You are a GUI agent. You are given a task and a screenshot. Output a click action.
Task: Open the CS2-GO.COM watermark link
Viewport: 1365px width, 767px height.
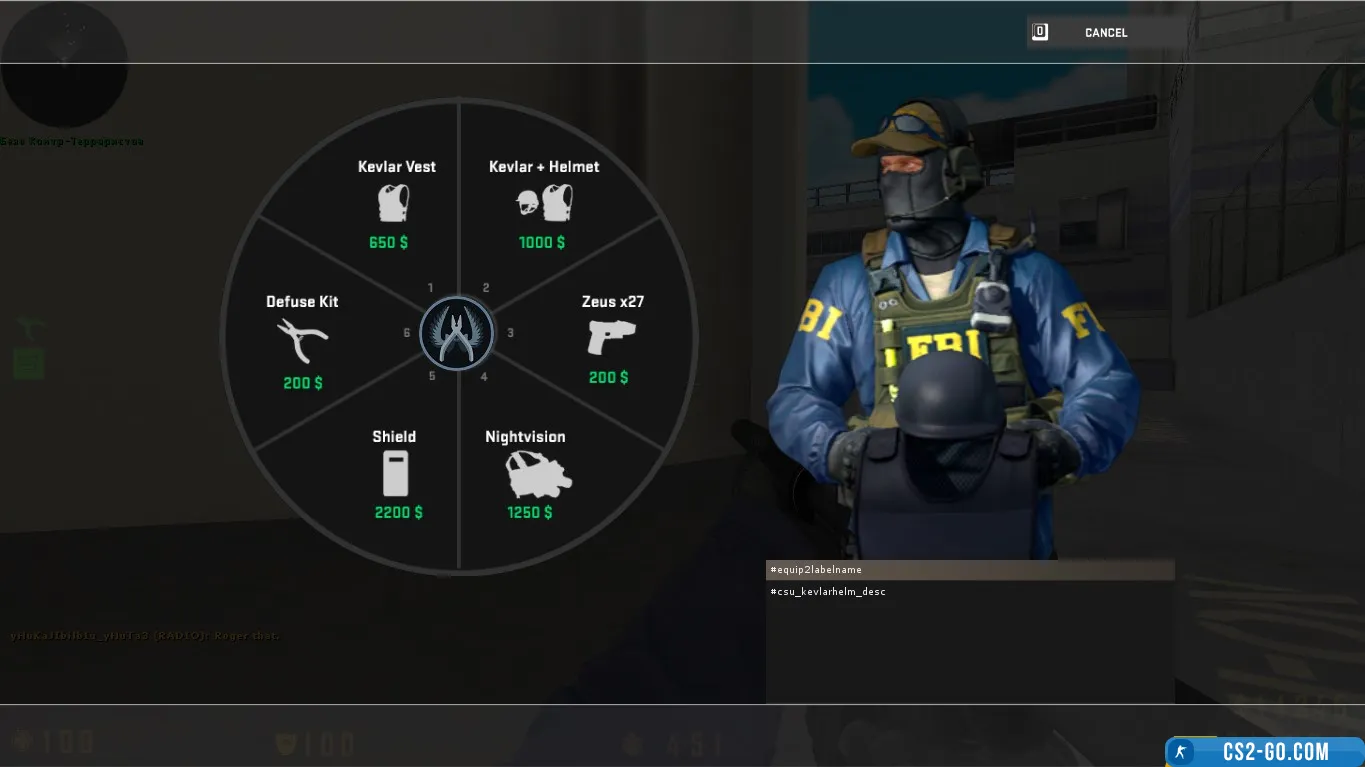1265,752
